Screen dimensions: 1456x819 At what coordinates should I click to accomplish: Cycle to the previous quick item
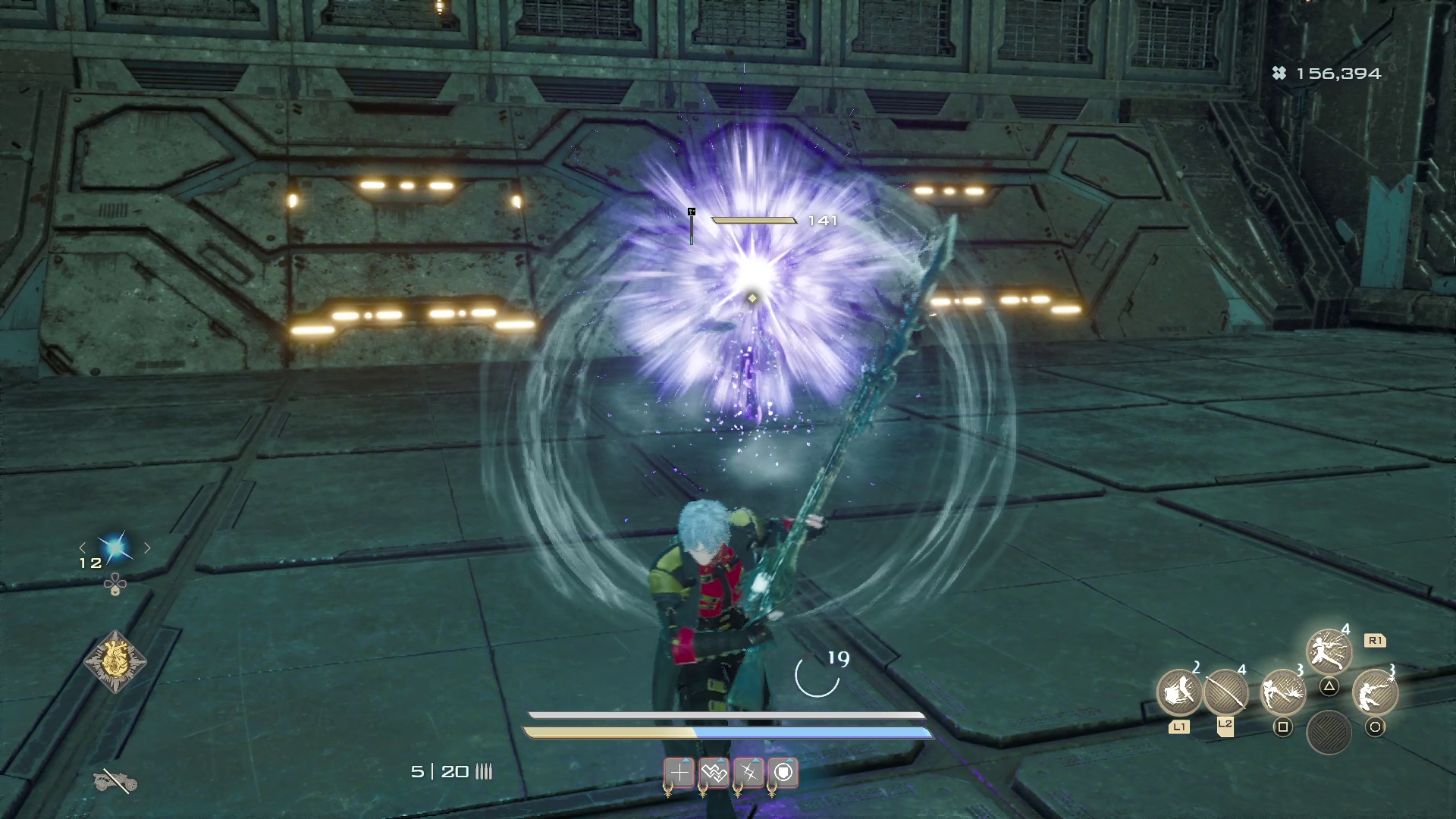83,548
